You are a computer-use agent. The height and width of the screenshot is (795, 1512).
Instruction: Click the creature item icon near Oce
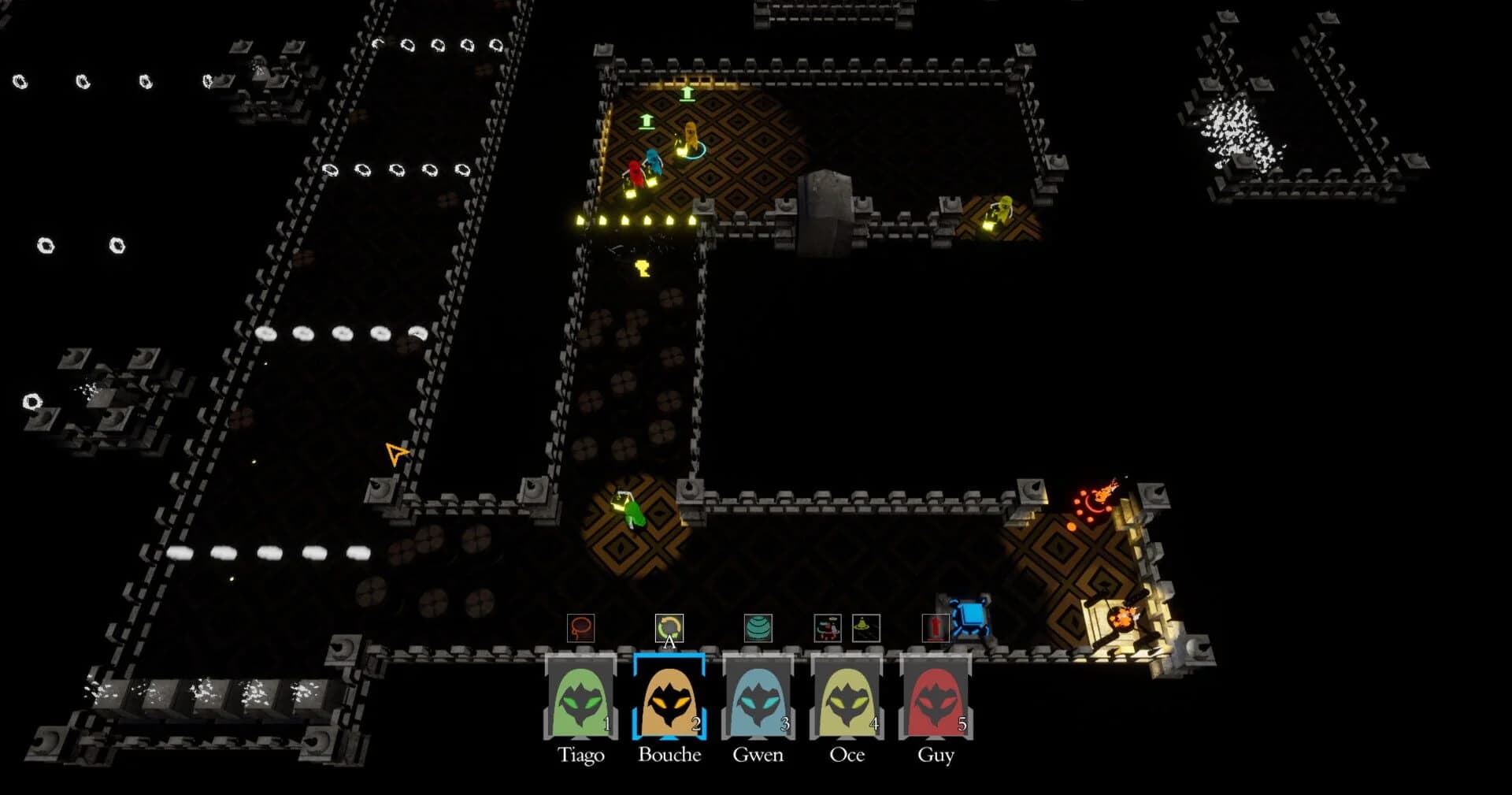827,627
